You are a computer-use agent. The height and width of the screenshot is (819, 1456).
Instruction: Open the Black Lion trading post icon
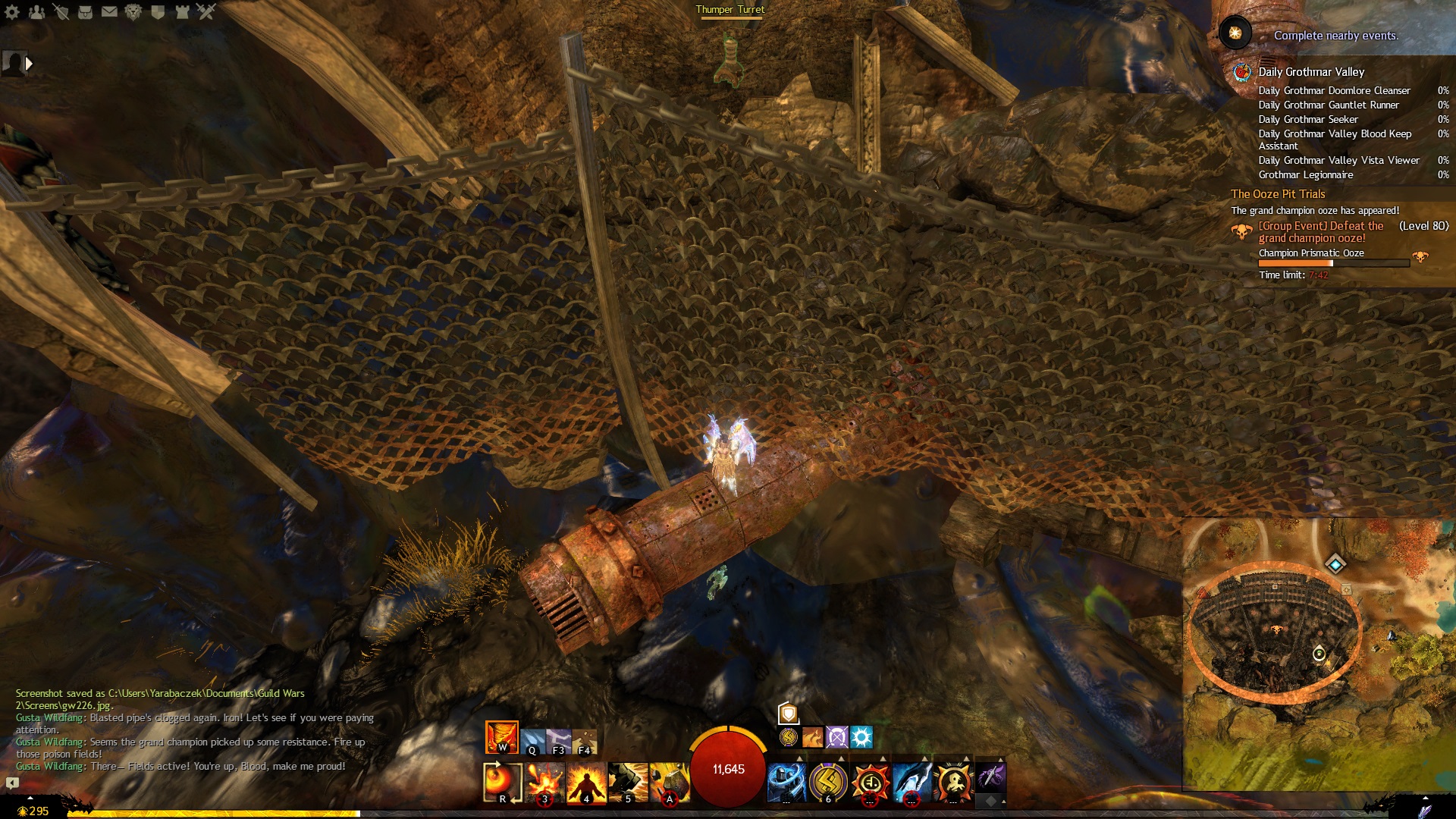[x=133, y=11]
